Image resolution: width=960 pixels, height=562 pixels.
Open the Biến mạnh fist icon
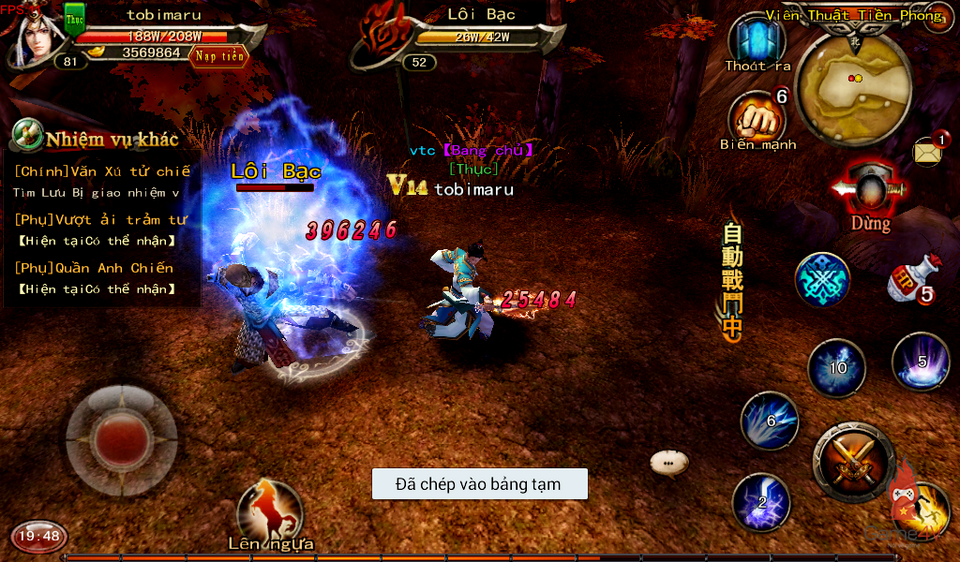coord(757,118)
